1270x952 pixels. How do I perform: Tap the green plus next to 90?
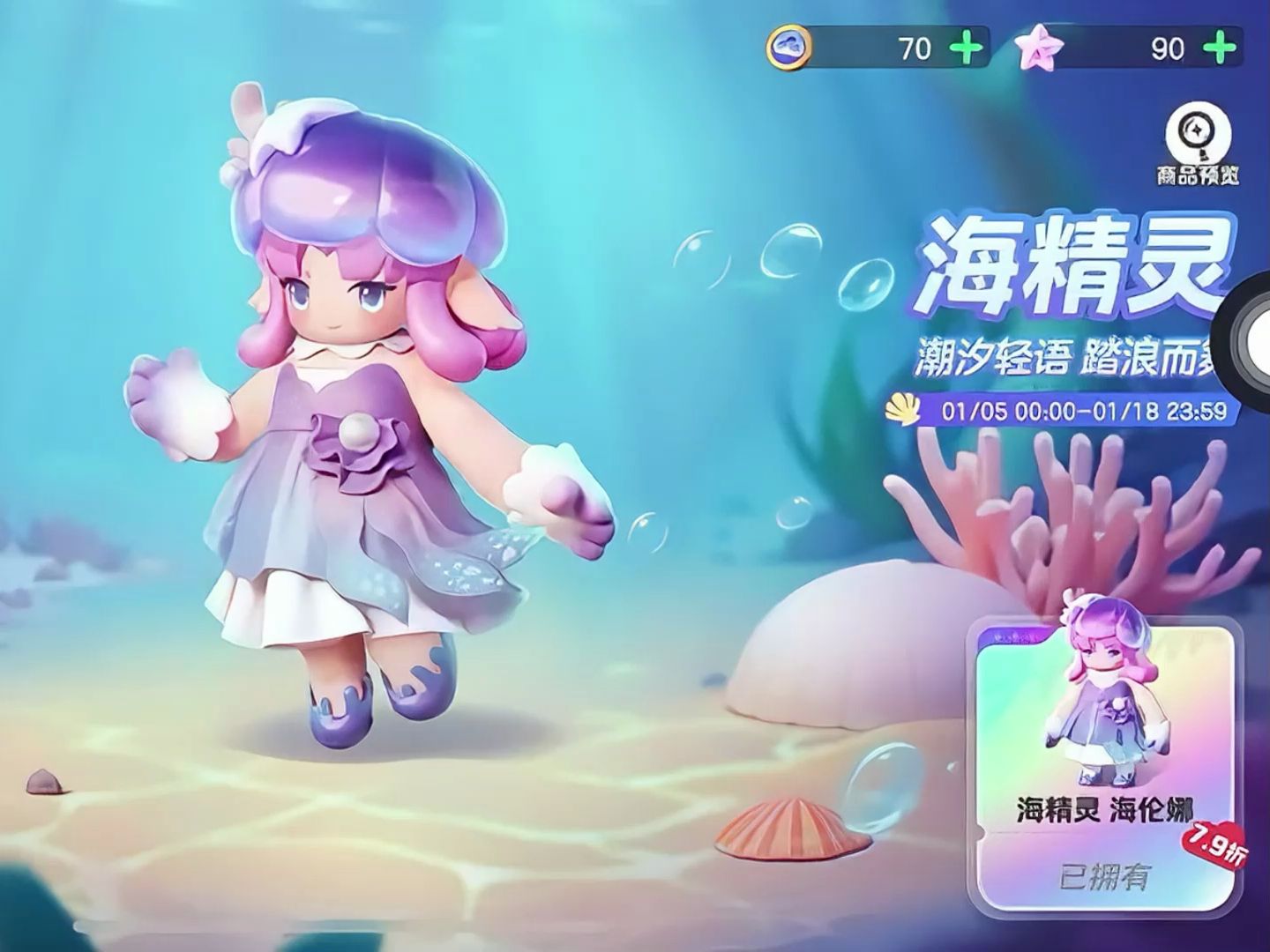point(1216,48)
